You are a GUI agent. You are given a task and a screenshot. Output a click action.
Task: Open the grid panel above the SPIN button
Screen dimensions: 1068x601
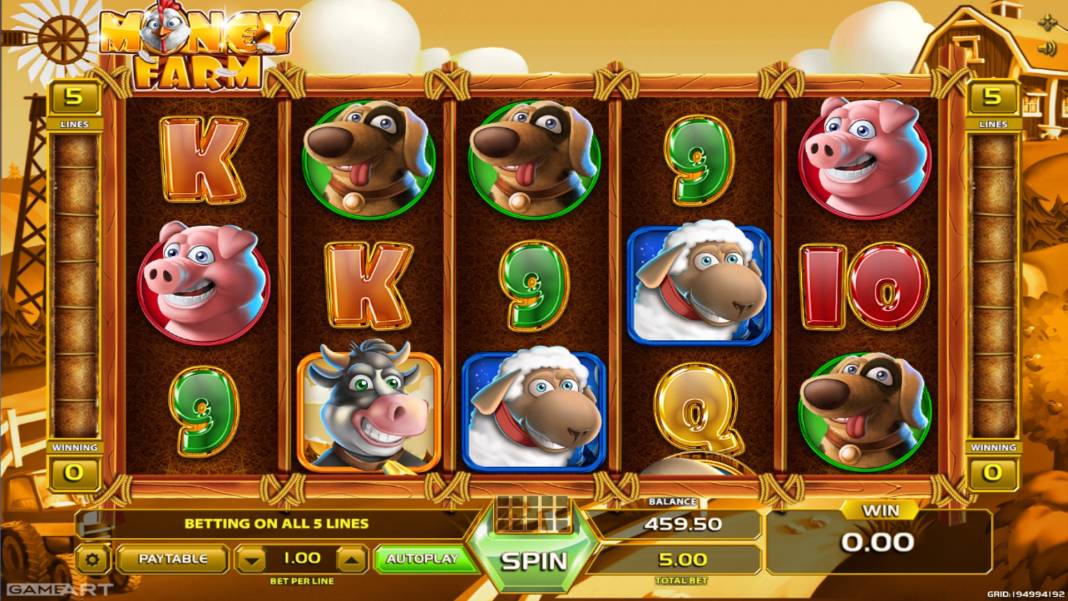pos(532,512)
